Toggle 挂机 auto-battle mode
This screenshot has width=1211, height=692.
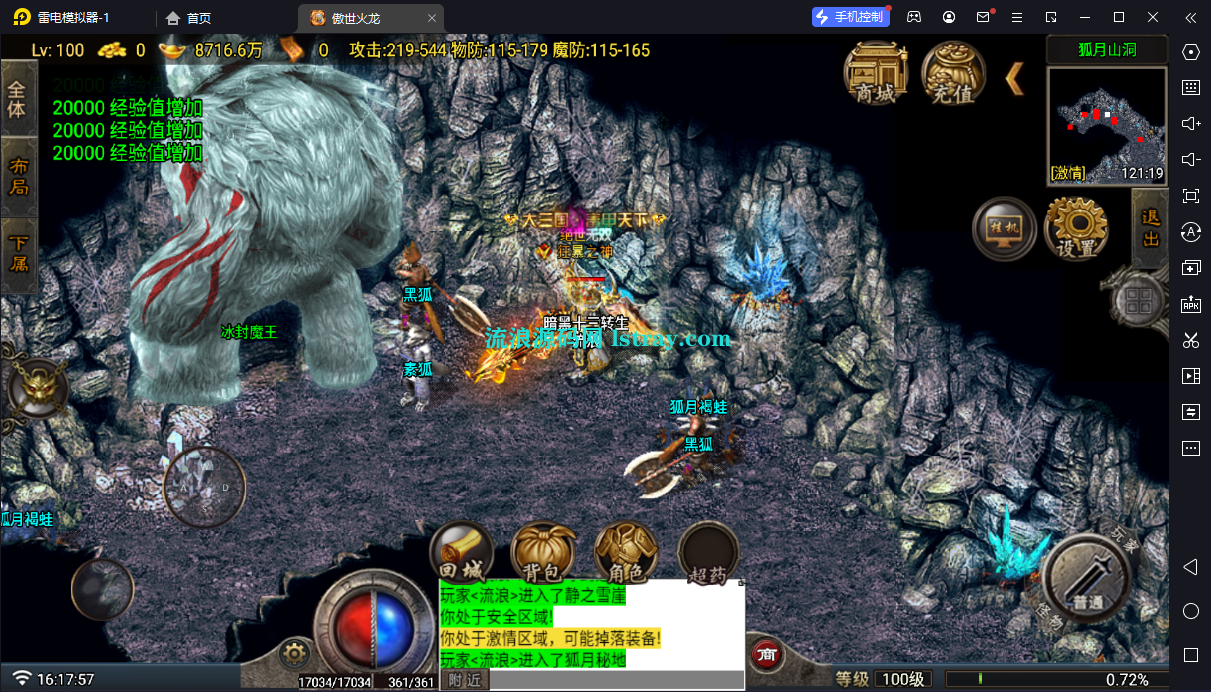(1003, 228)
